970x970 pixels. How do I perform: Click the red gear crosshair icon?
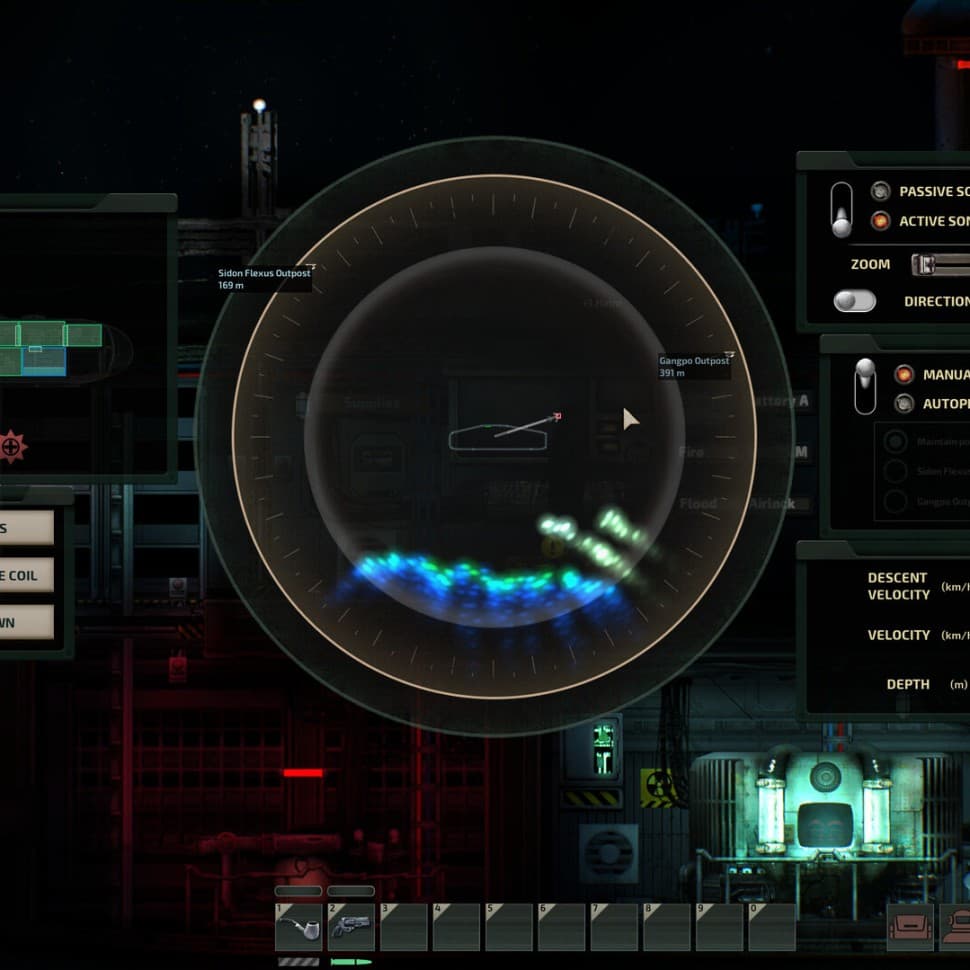(x=11, y=446)
